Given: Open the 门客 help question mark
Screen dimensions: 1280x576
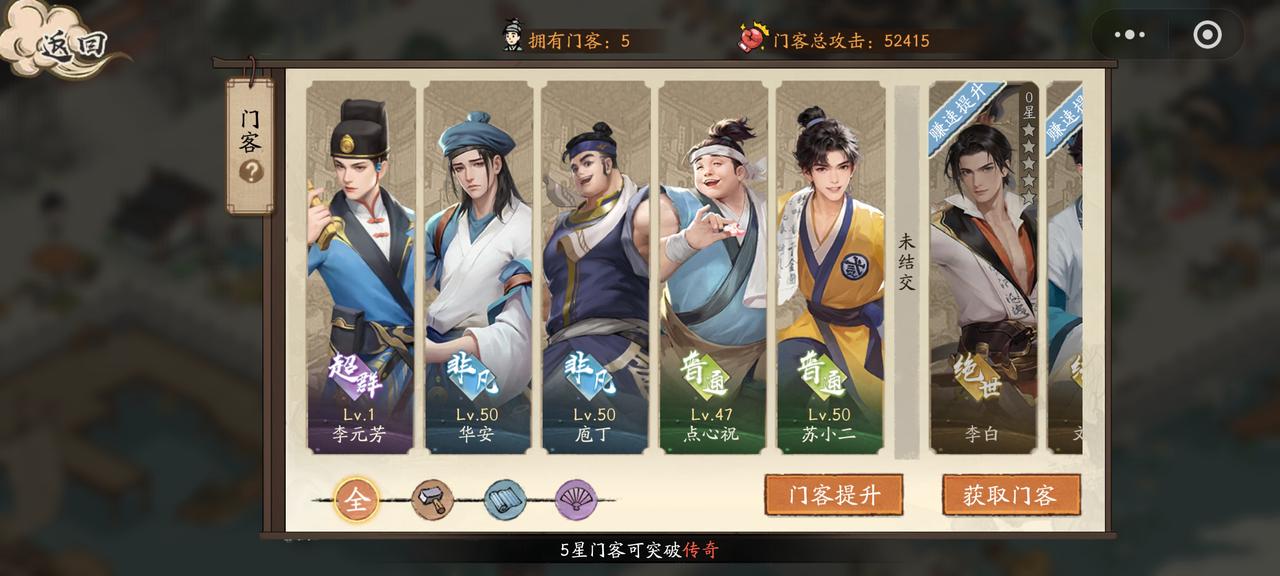Looking at the screenshot, I should click(x=251, y=172).
